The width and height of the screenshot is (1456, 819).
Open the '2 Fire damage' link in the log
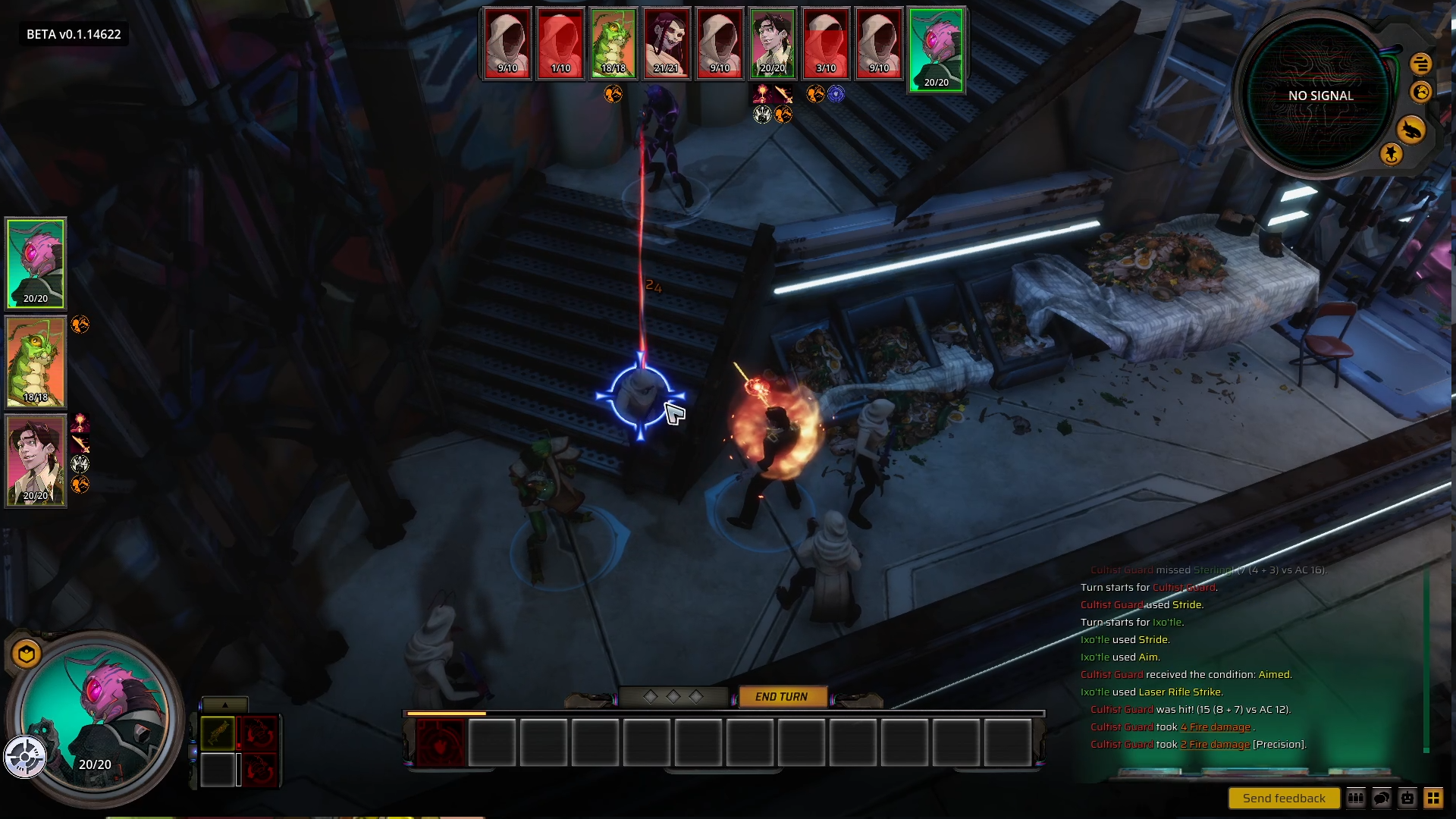1214,745
